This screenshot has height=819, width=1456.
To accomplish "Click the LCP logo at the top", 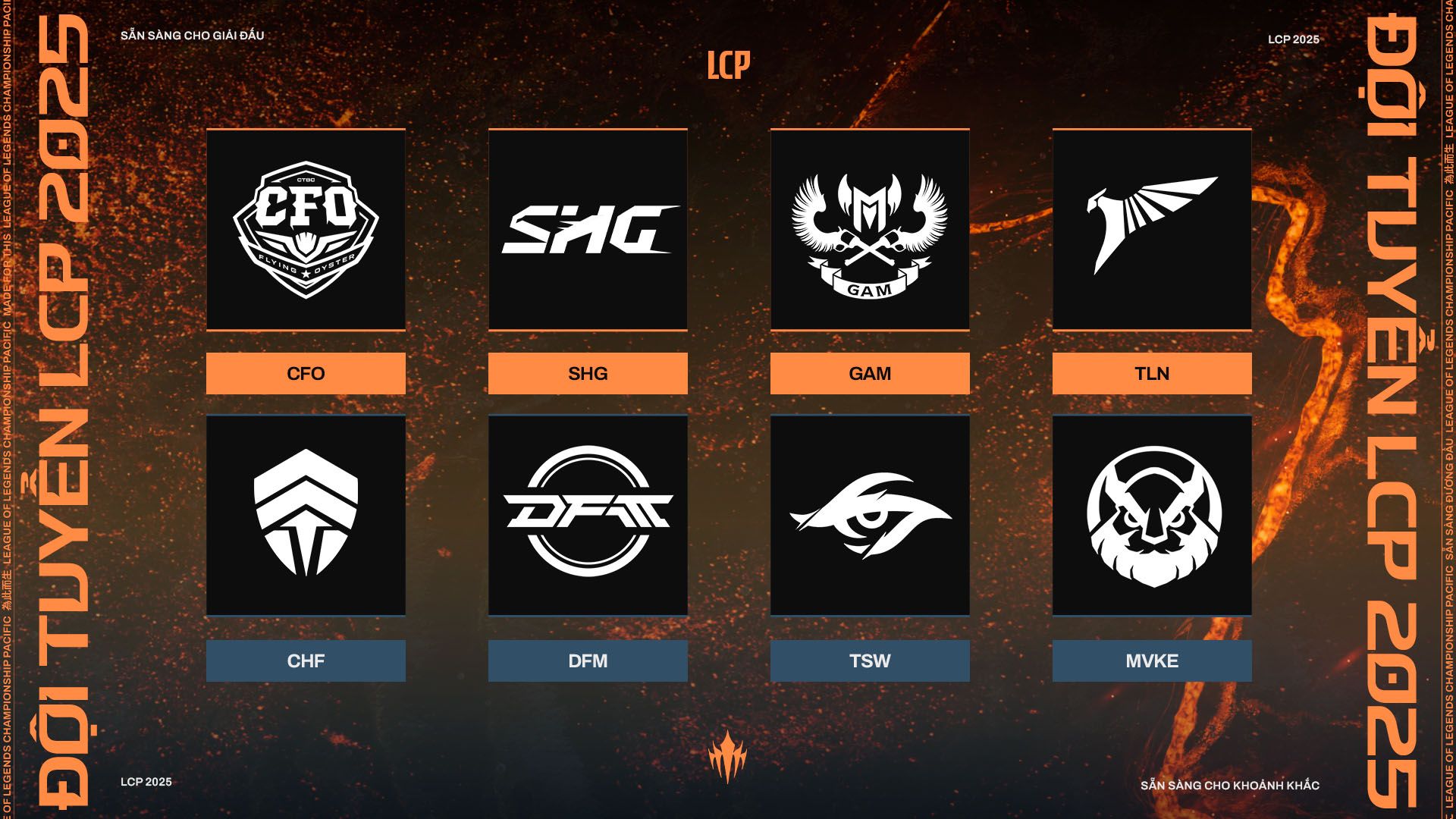I will (x=729, y=65).
